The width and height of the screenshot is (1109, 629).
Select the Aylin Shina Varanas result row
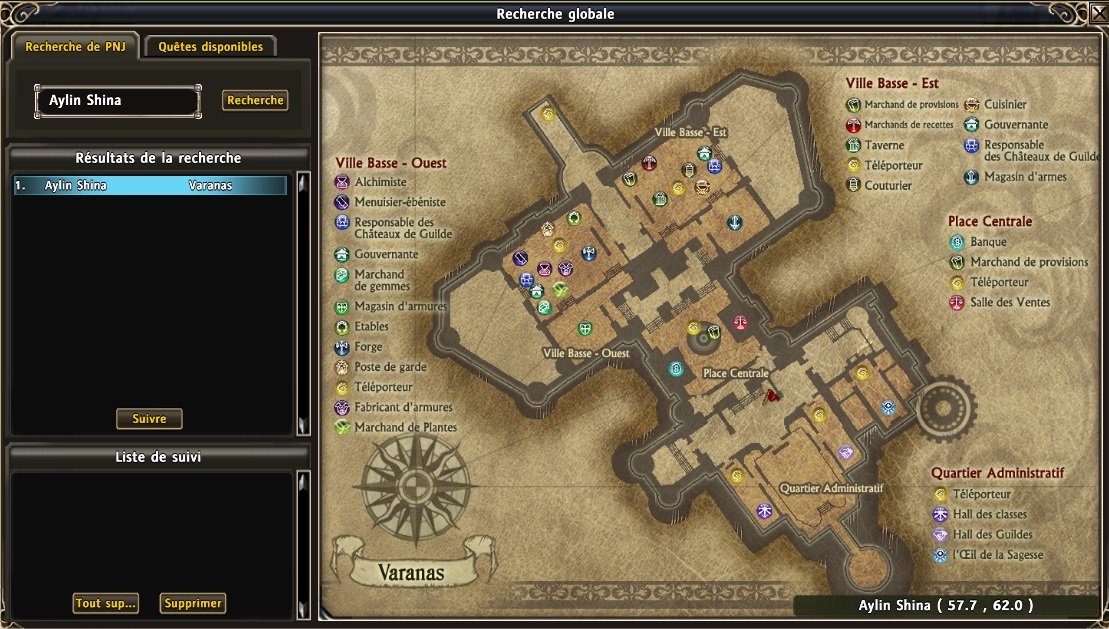tap(150, 185)
